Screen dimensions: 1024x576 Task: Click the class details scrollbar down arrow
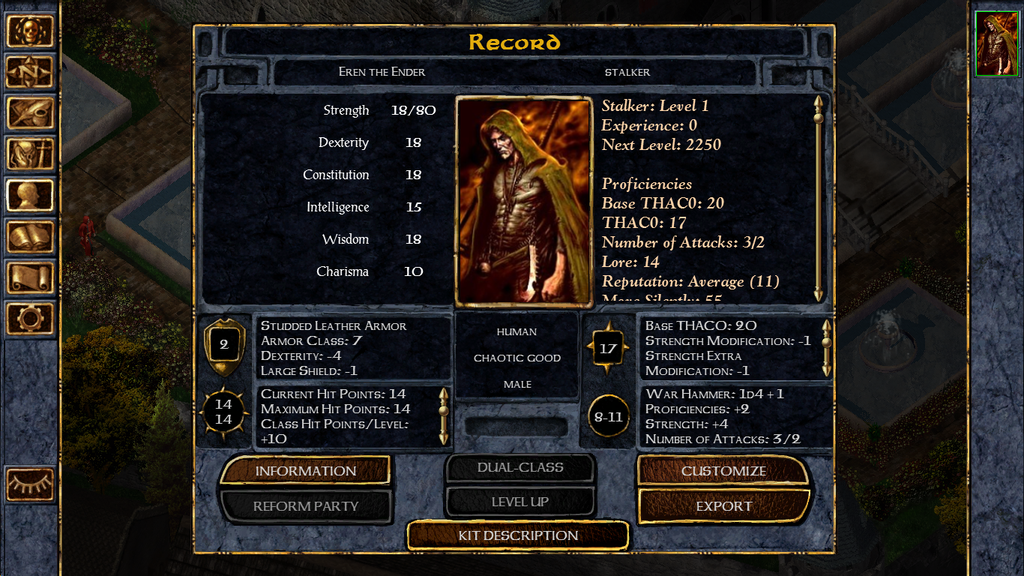(x=818, y=295)
